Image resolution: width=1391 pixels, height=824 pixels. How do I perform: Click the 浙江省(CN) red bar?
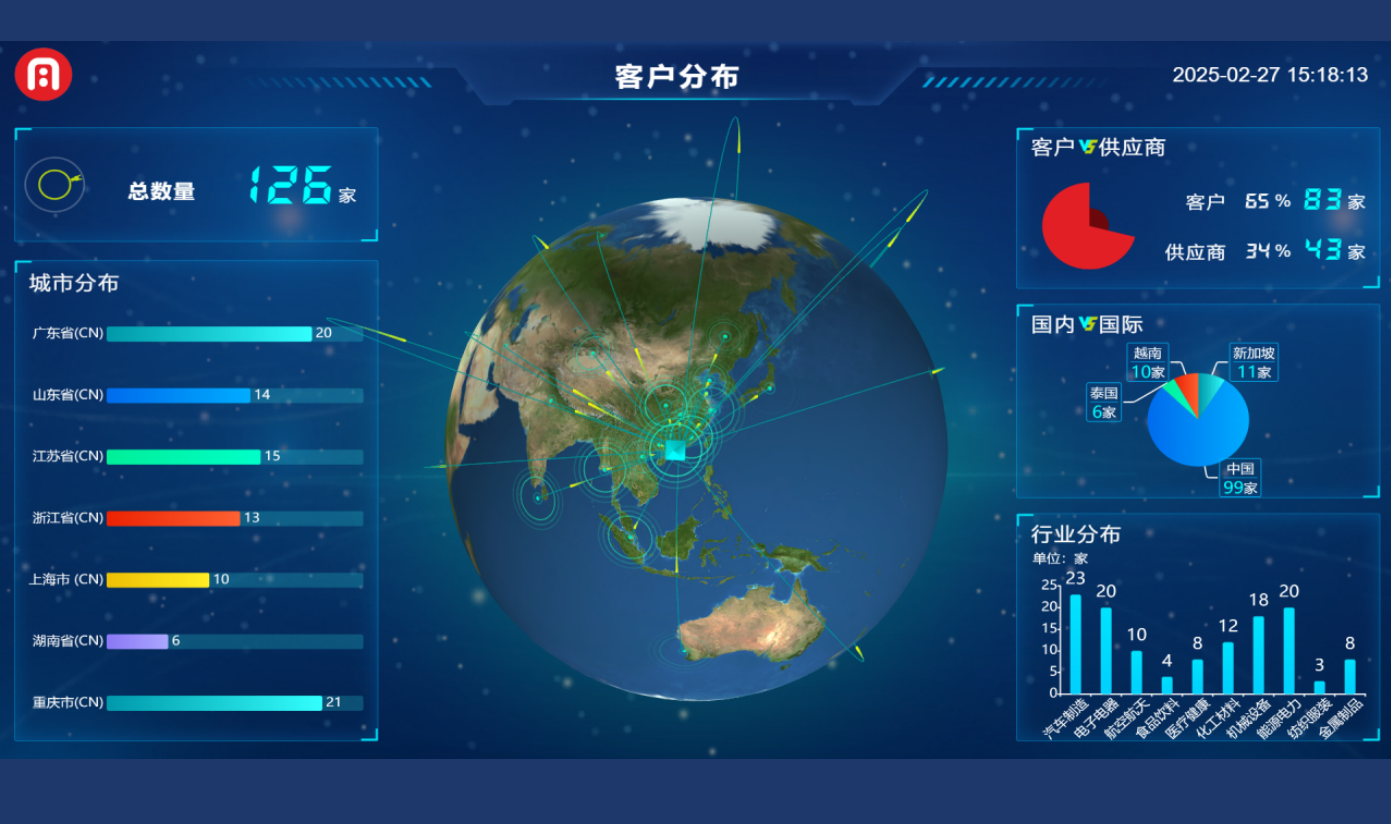tap(173, 518)
